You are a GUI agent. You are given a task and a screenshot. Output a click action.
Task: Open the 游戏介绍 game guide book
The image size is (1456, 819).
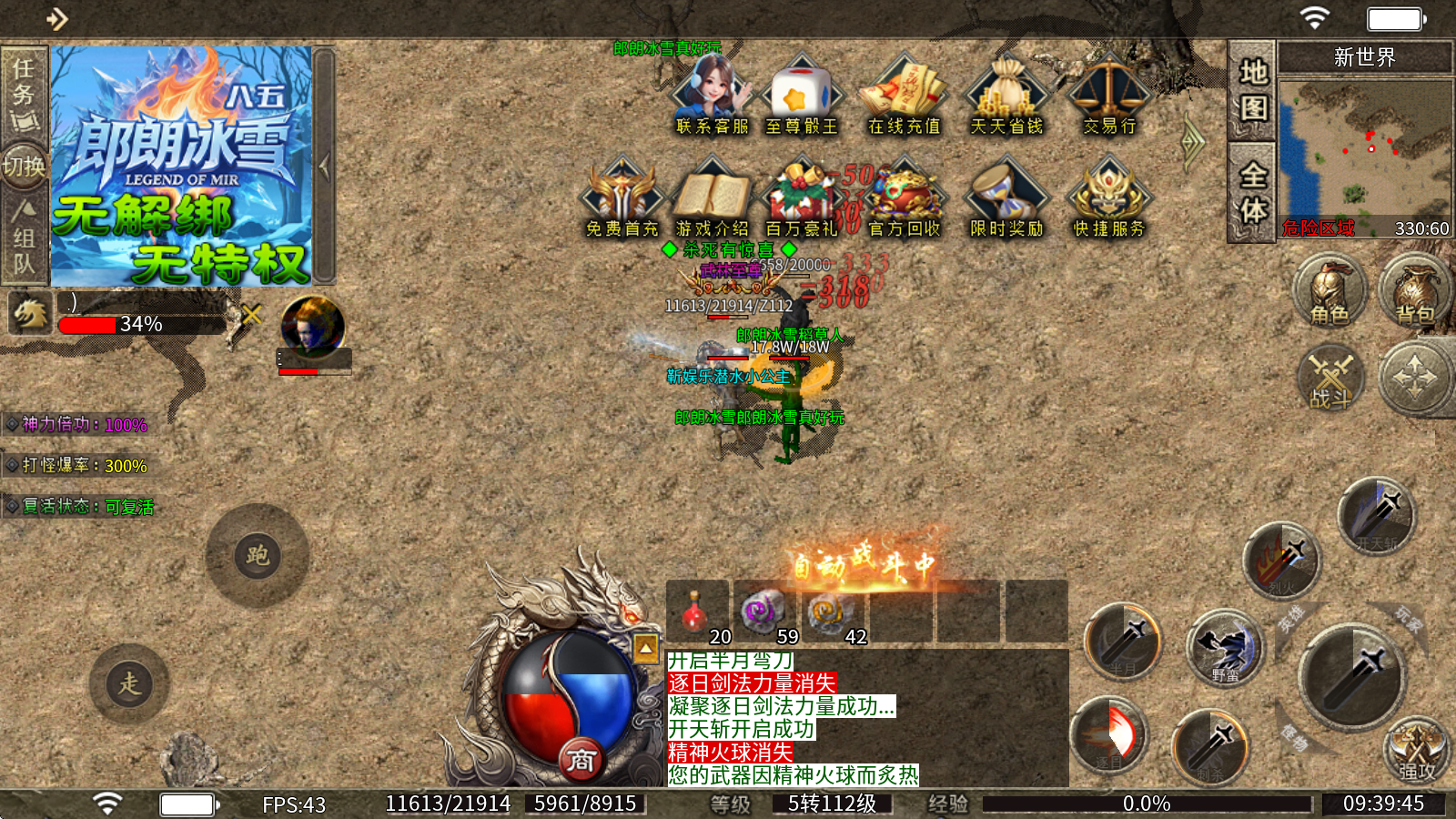pyautogui.click(x=712, y=198)
